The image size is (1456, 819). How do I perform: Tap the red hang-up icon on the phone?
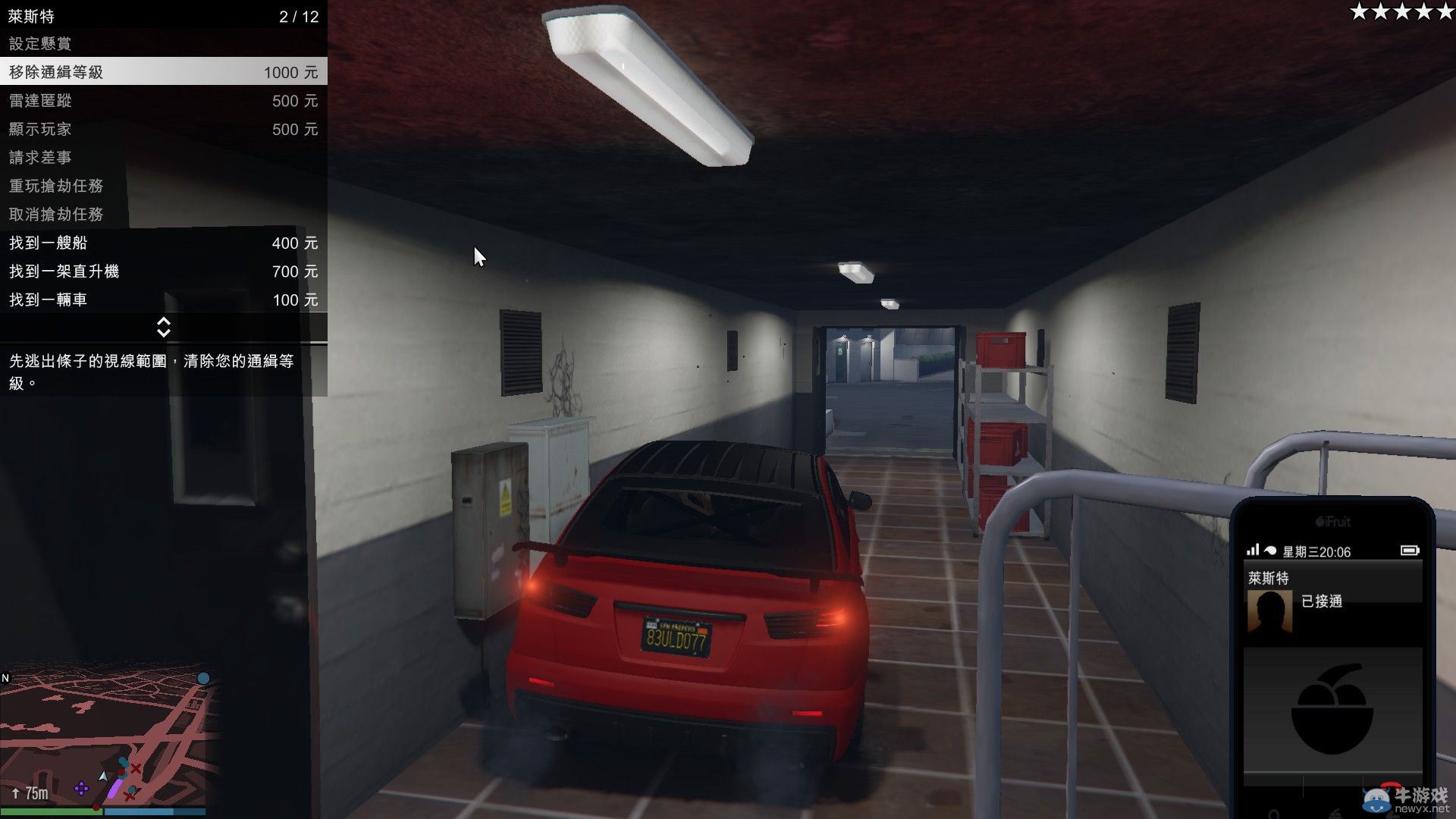[1391, 786]
